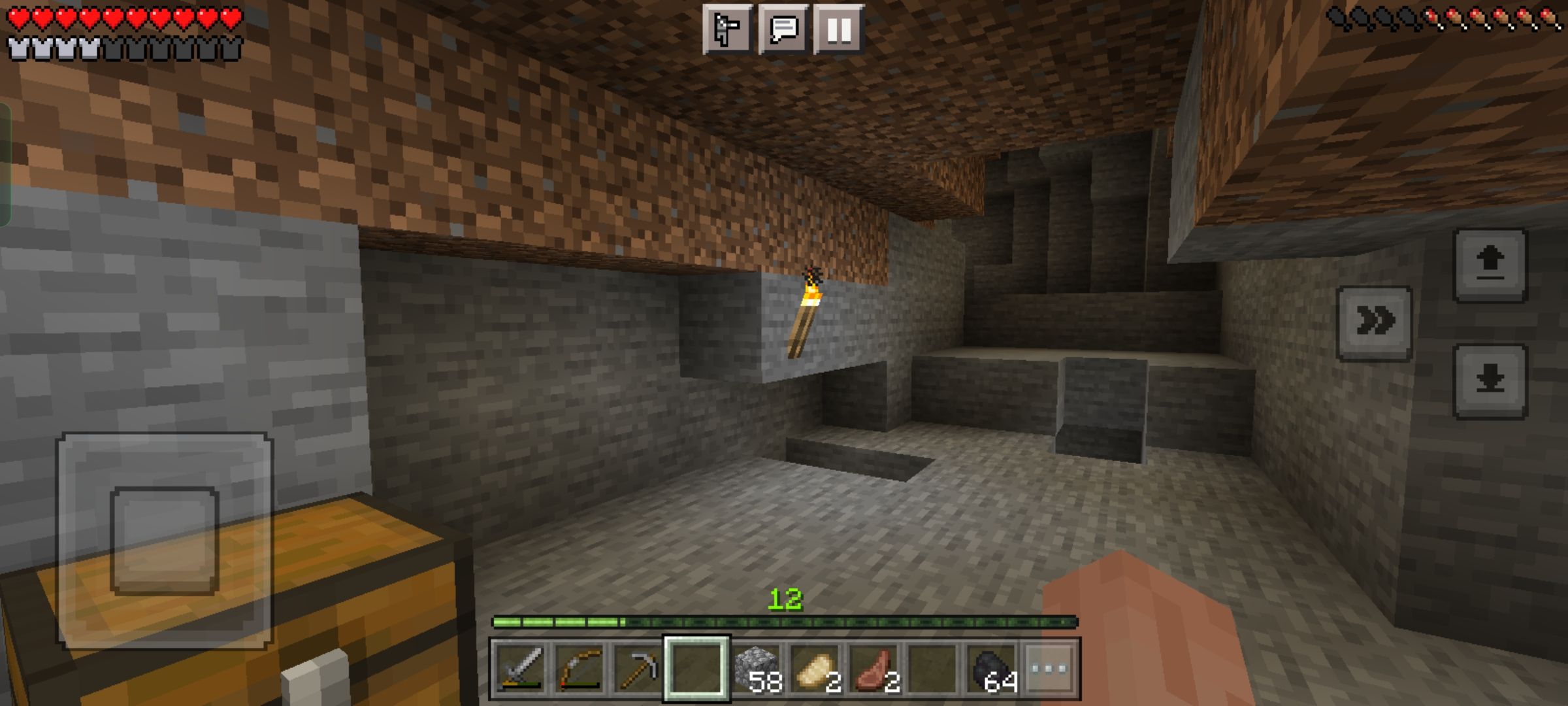Equip the bow from the hotbar
This screenshot has height=706, width=1568.
click(x=579, y=669)
